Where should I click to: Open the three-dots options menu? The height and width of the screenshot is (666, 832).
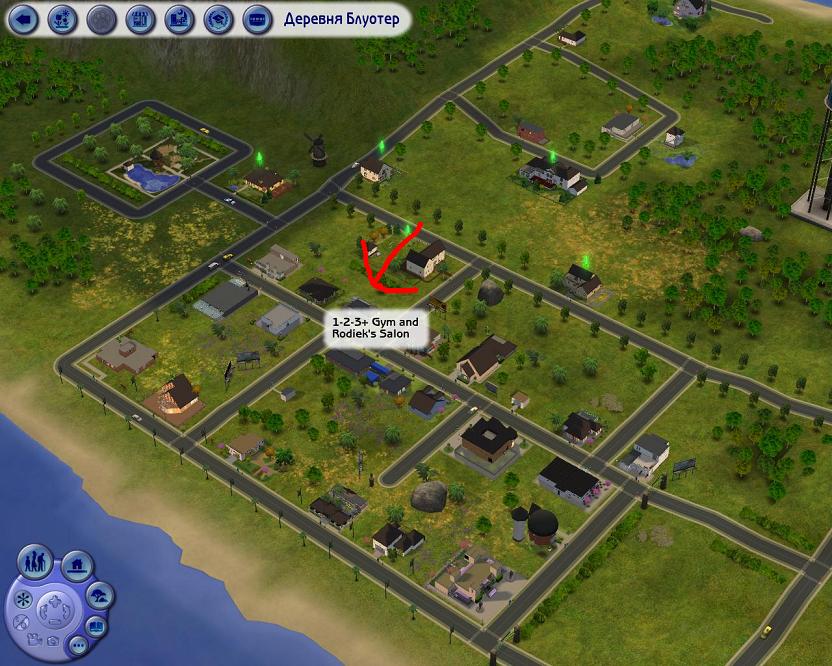(x=77, y=647)
